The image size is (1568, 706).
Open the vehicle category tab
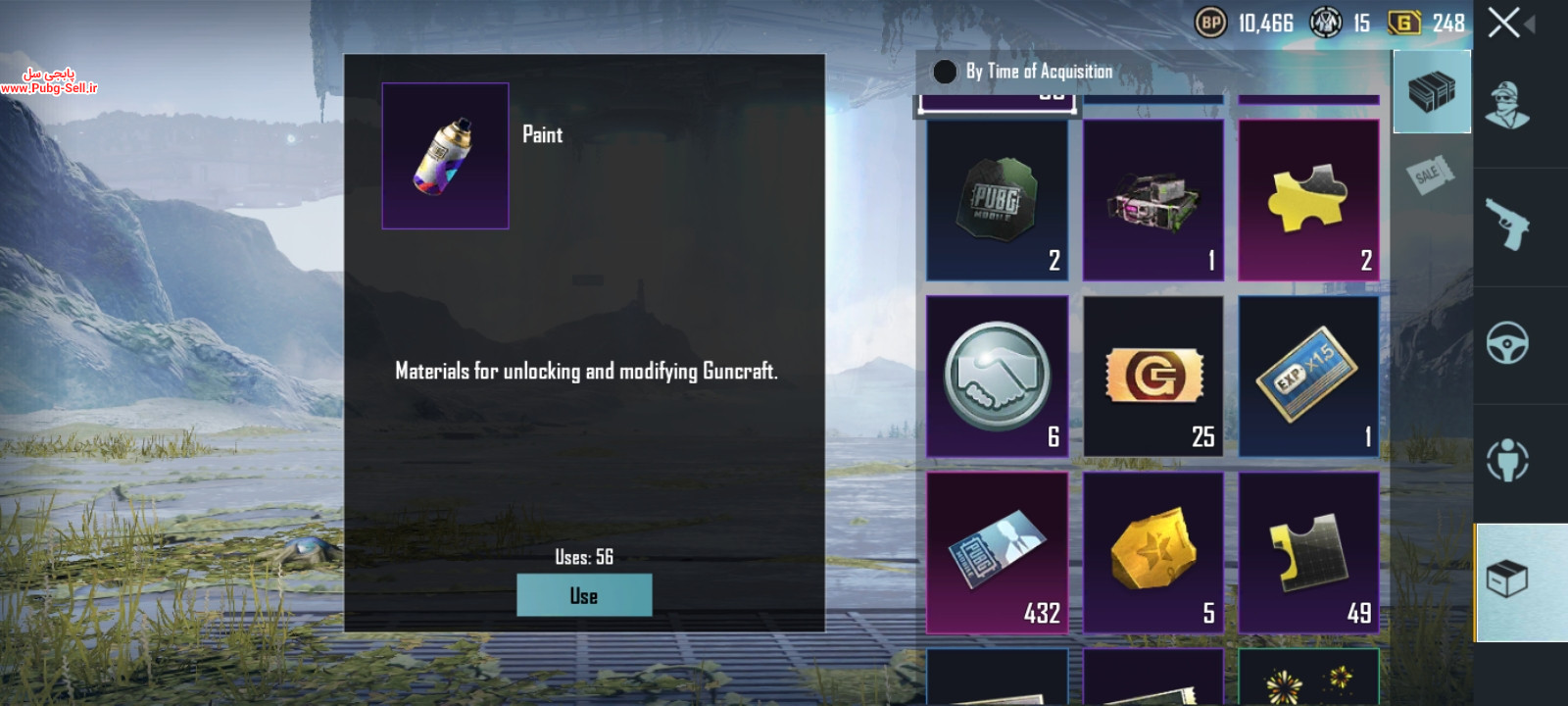tap(1508, 343)
